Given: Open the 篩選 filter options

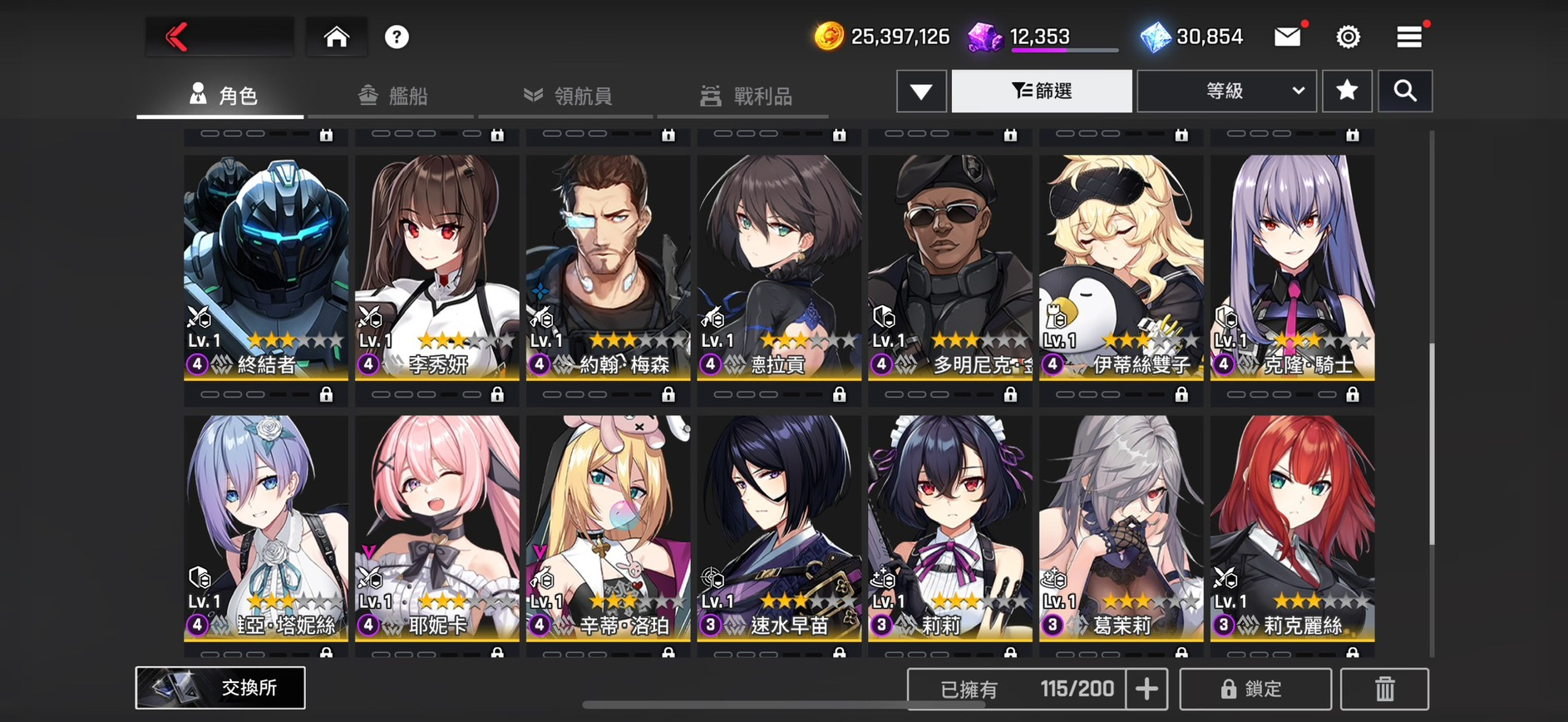Looking at the screenshot, I should tap(1042, 91).
